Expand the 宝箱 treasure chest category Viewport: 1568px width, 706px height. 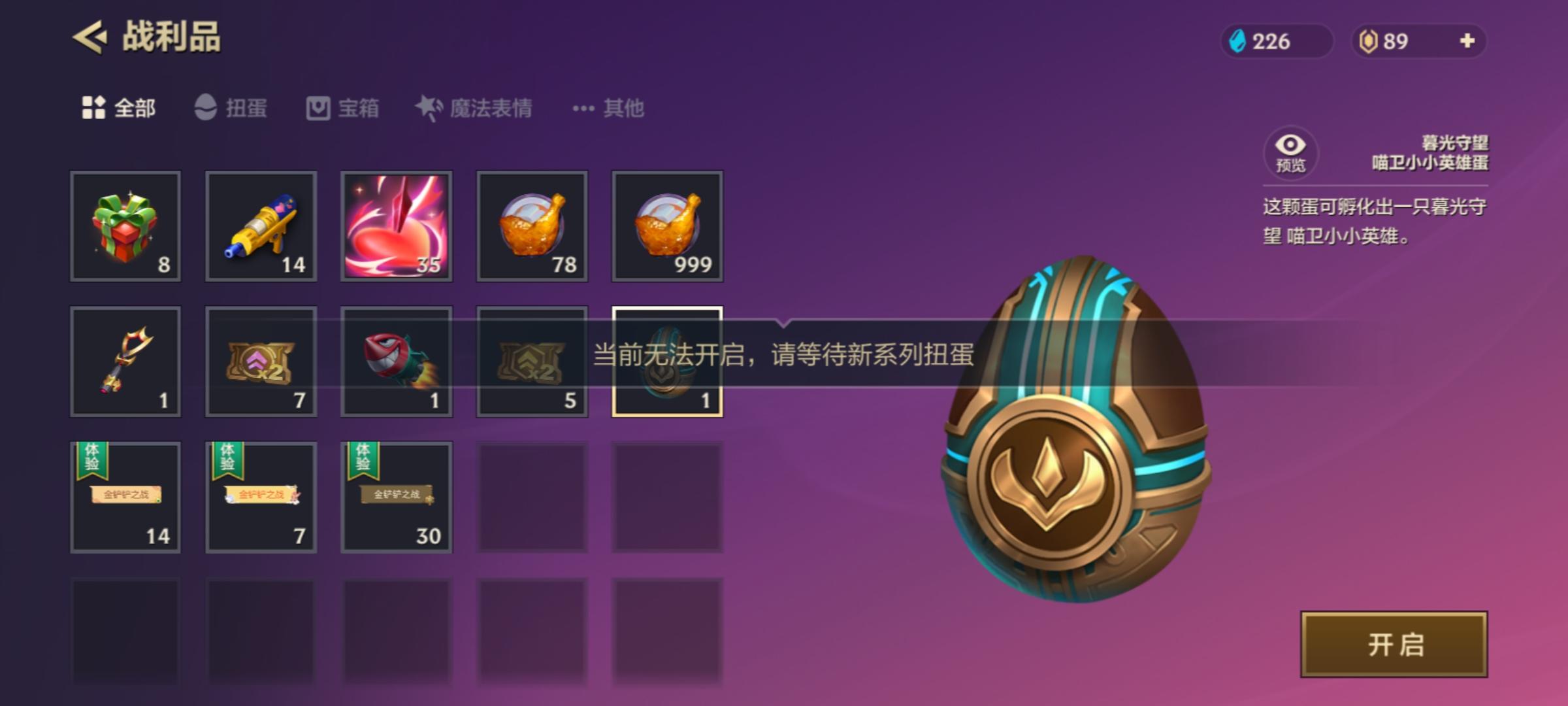[342, 109]
